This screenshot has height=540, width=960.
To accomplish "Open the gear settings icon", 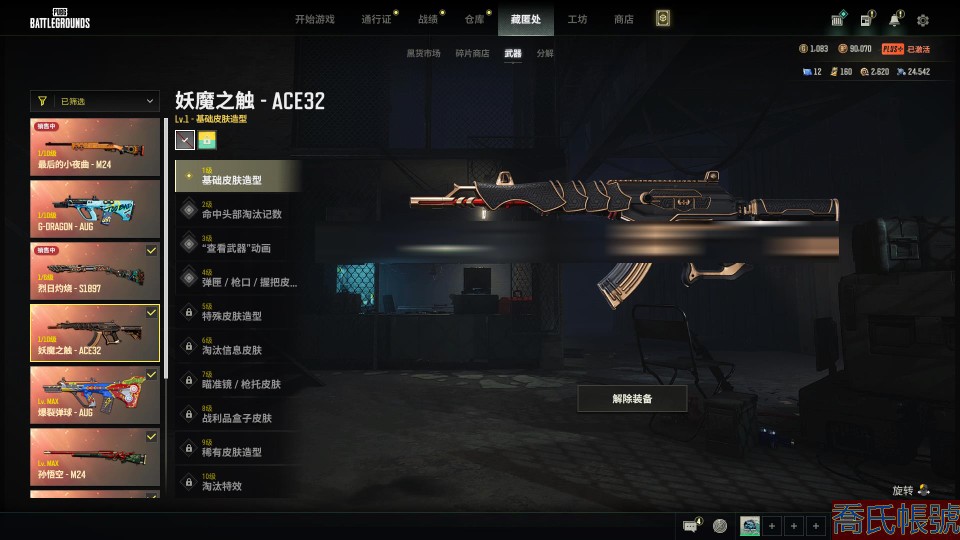I will pos(922,20).
